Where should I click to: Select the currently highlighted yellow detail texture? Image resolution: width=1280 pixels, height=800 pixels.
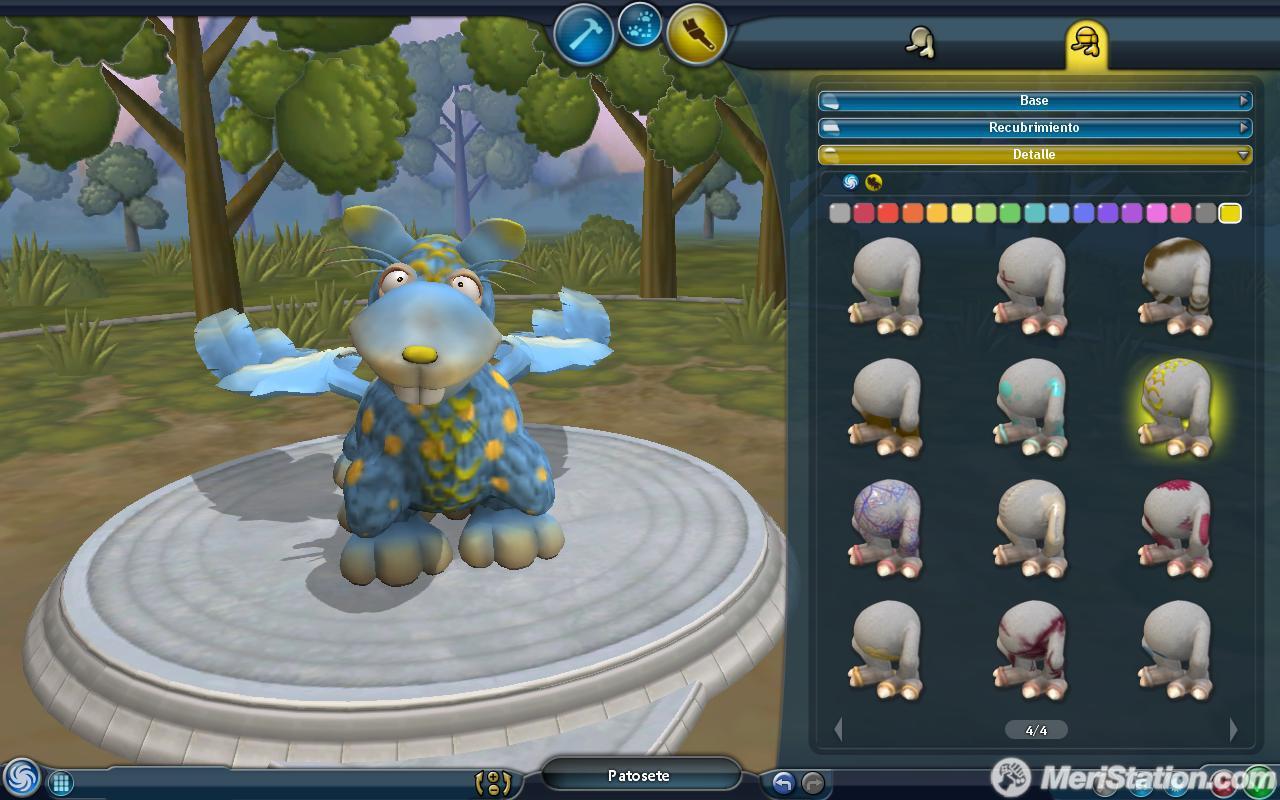coord(1178,405)
